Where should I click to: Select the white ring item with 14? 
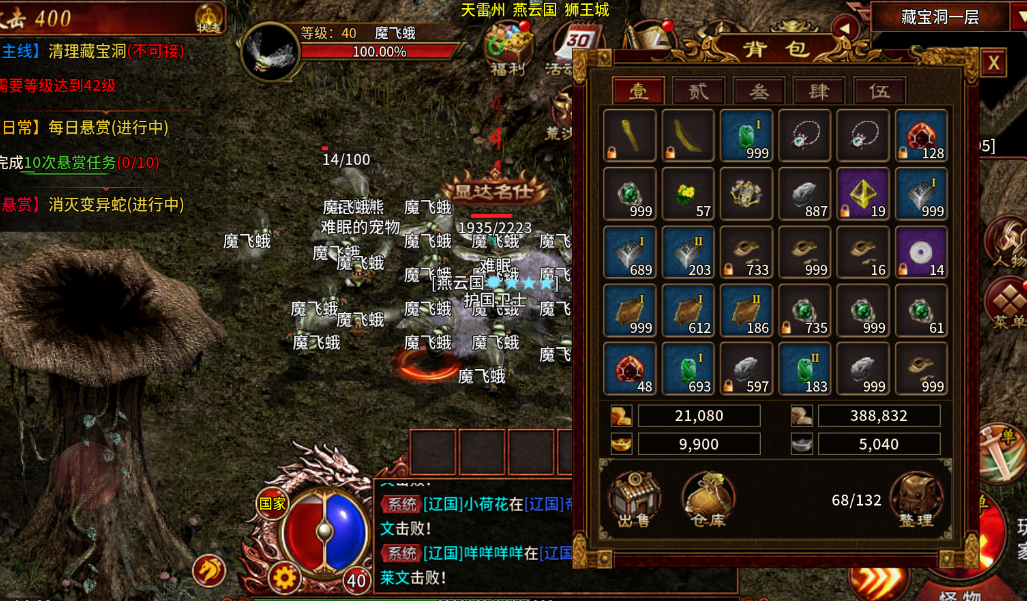(921, 251)
